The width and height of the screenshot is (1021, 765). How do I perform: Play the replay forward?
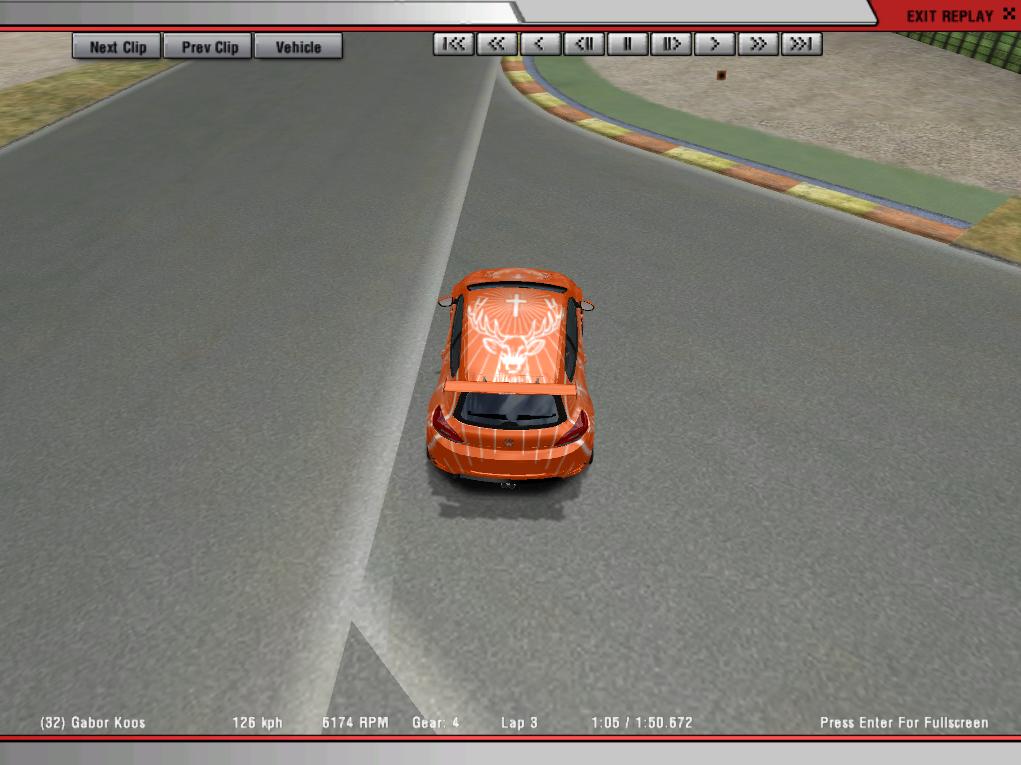[x=714, y=44]
